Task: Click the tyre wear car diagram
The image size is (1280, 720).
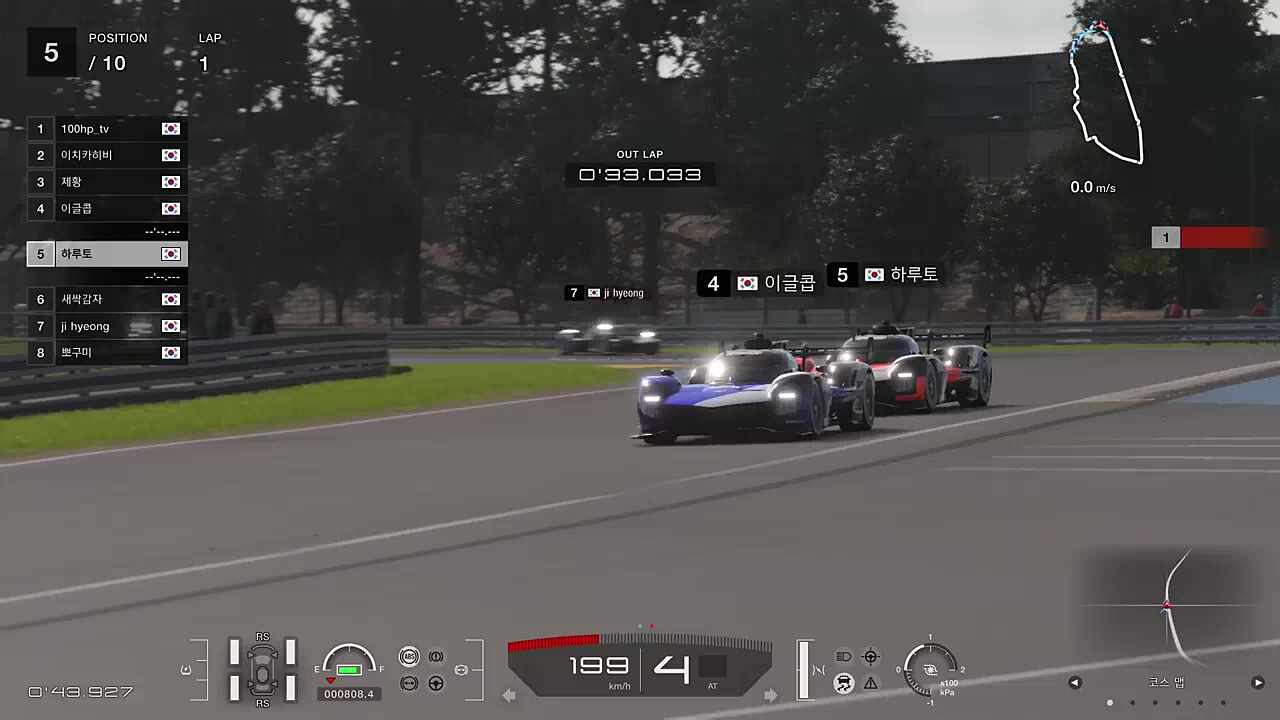Action: pyautogui.click(x=262, y=668)
